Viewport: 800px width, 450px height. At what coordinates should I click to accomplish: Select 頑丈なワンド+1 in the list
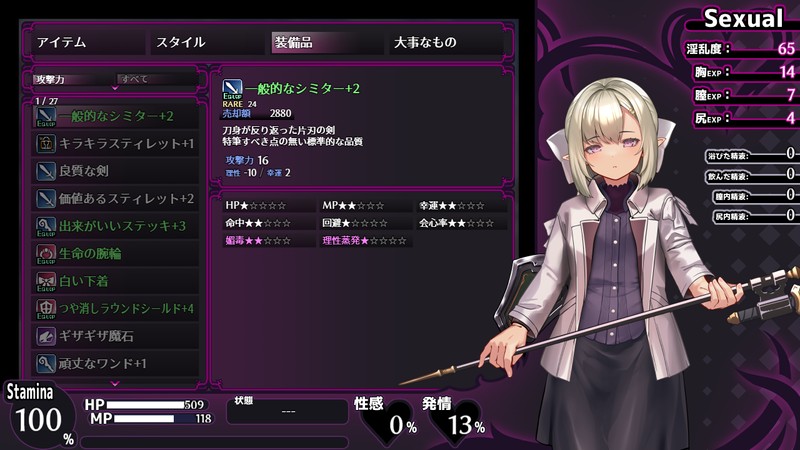pyautogui.click(x=116, y=364)
